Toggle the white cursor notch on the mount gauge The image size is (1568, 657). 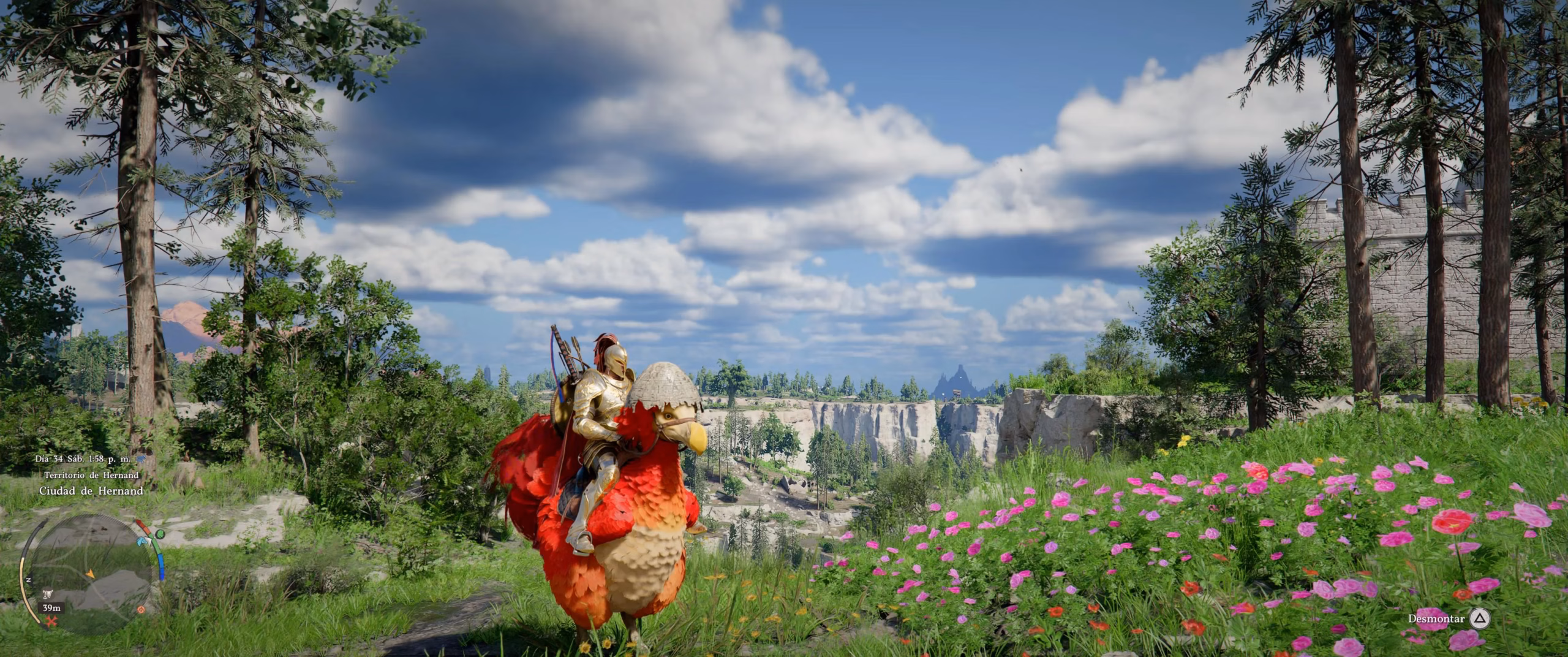(150, 540)
